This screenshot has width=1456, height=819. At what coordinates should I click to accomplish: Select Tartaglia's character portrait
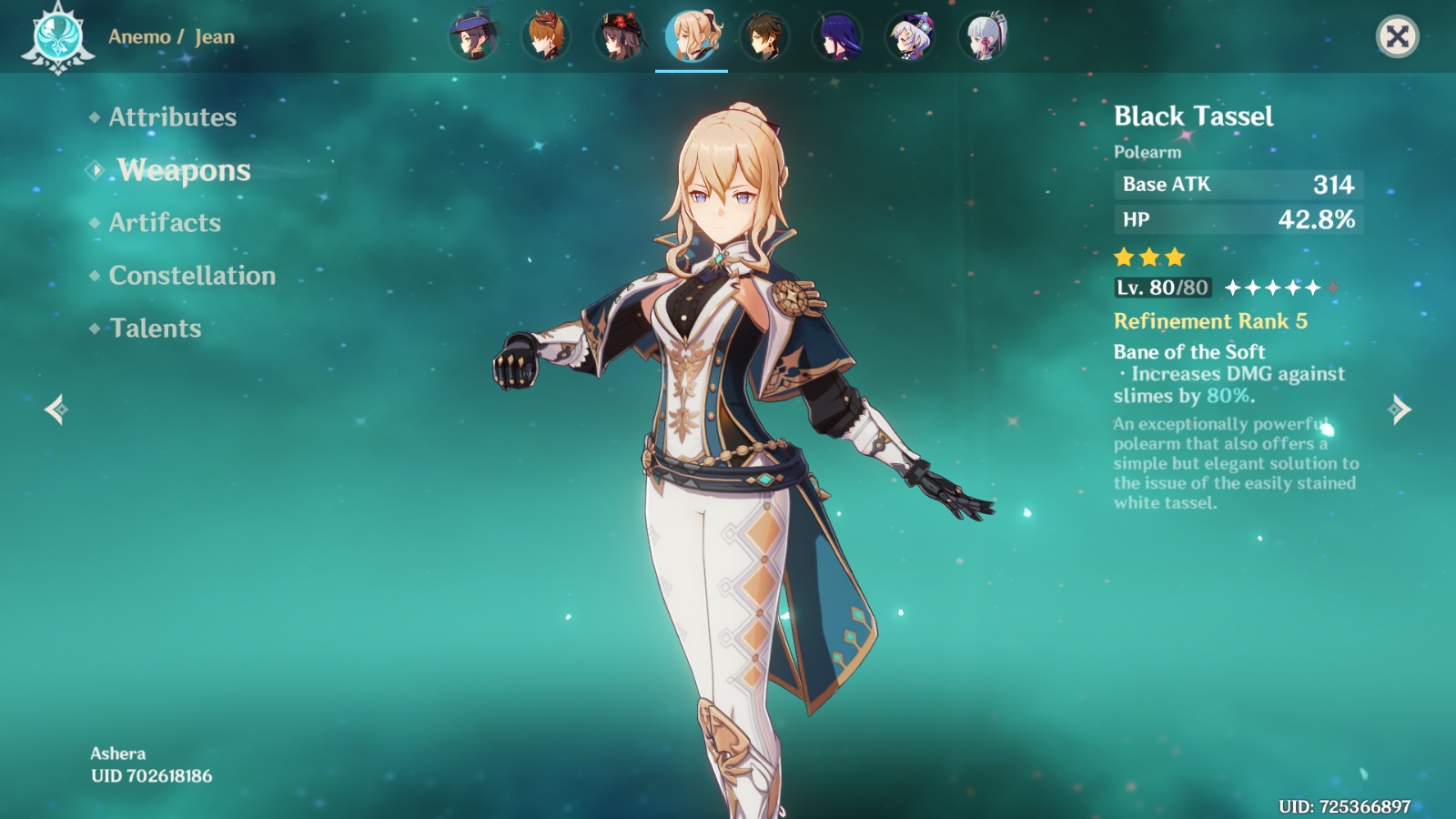tap(546, 37)
